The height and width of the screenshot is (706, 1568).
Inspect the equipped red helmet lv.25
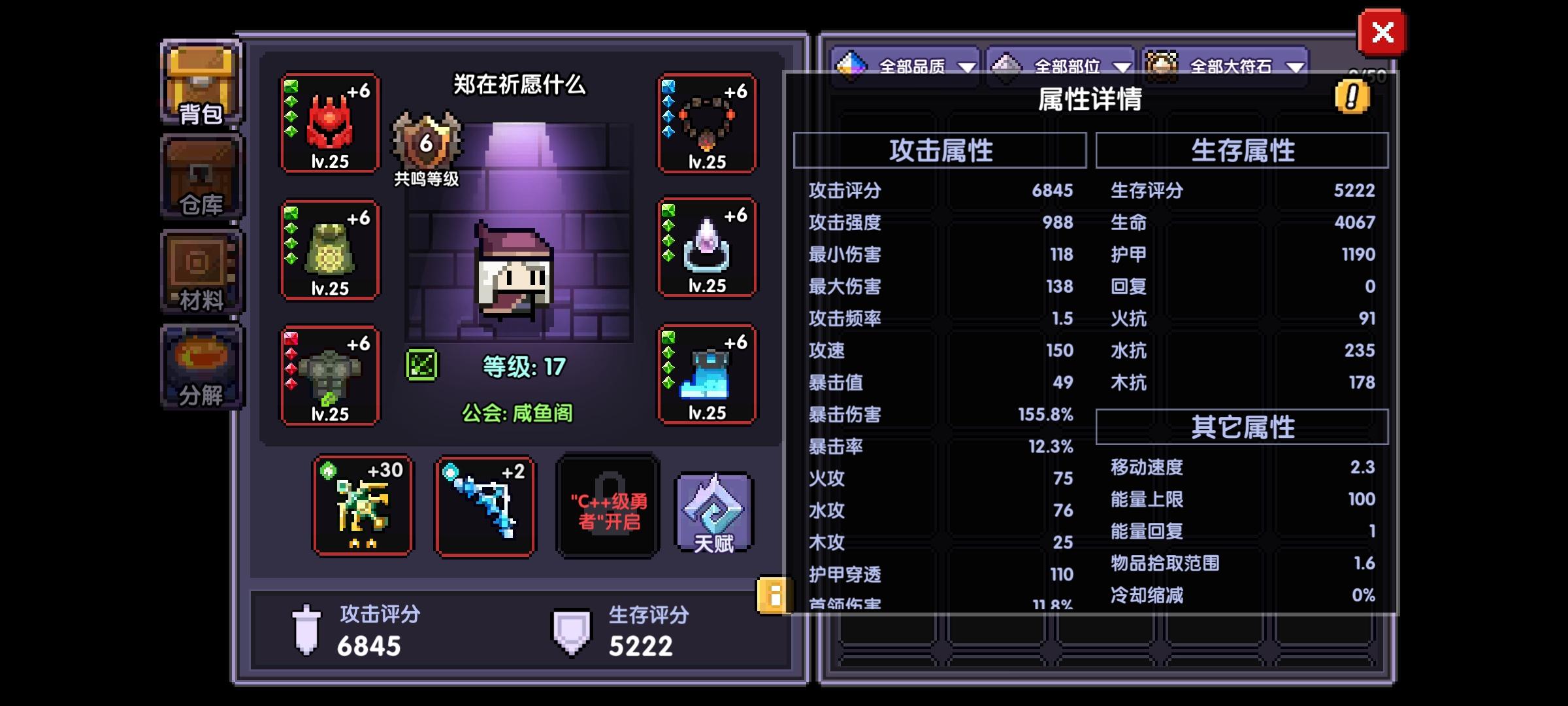(330, 124)
